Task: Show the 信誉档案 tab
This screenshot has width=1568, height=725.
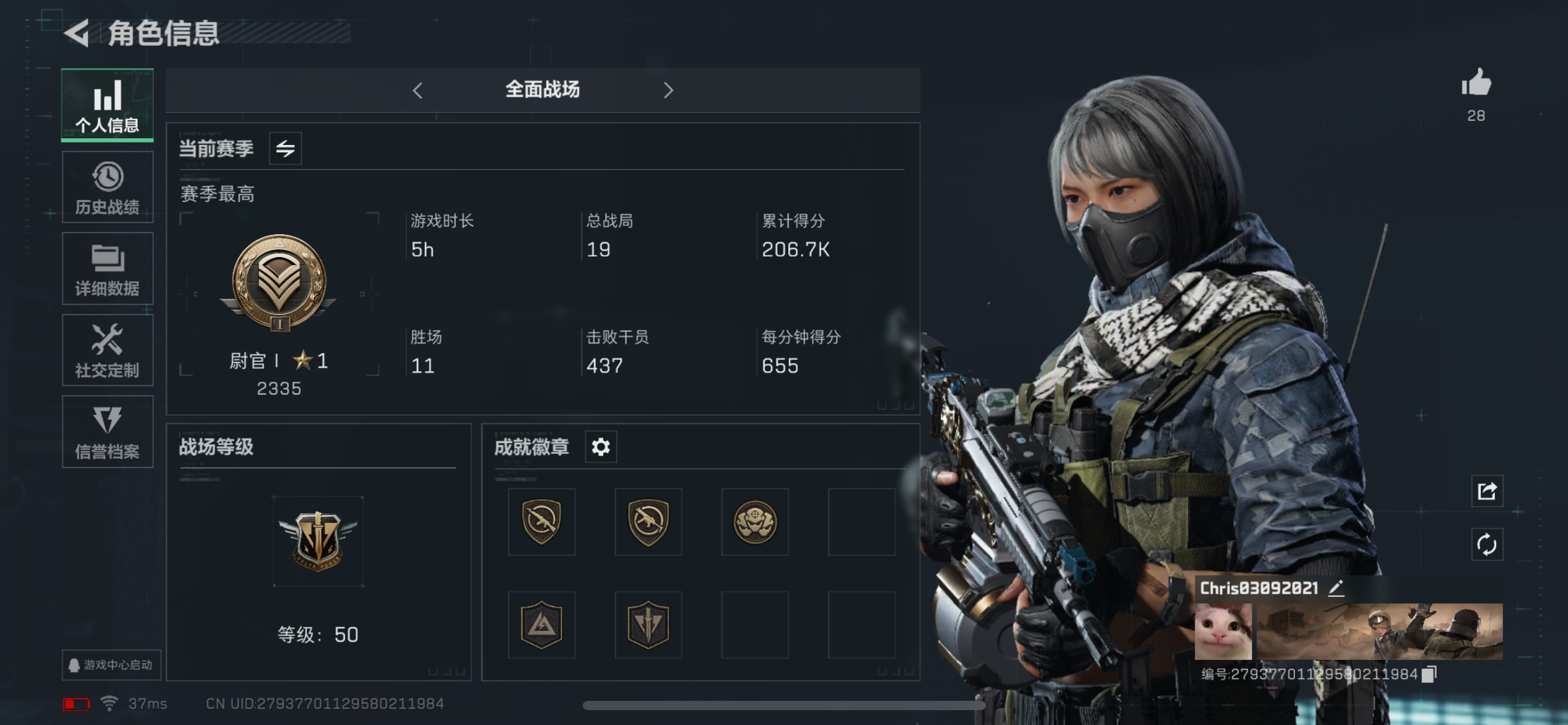Action: pos(107,432)
